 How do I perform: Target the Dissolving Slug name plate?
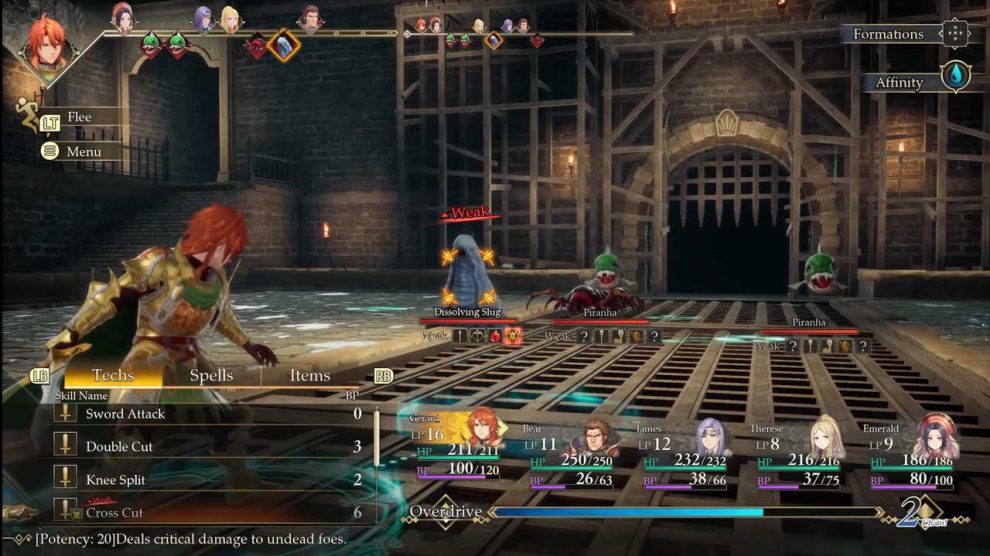pos(467,312)
